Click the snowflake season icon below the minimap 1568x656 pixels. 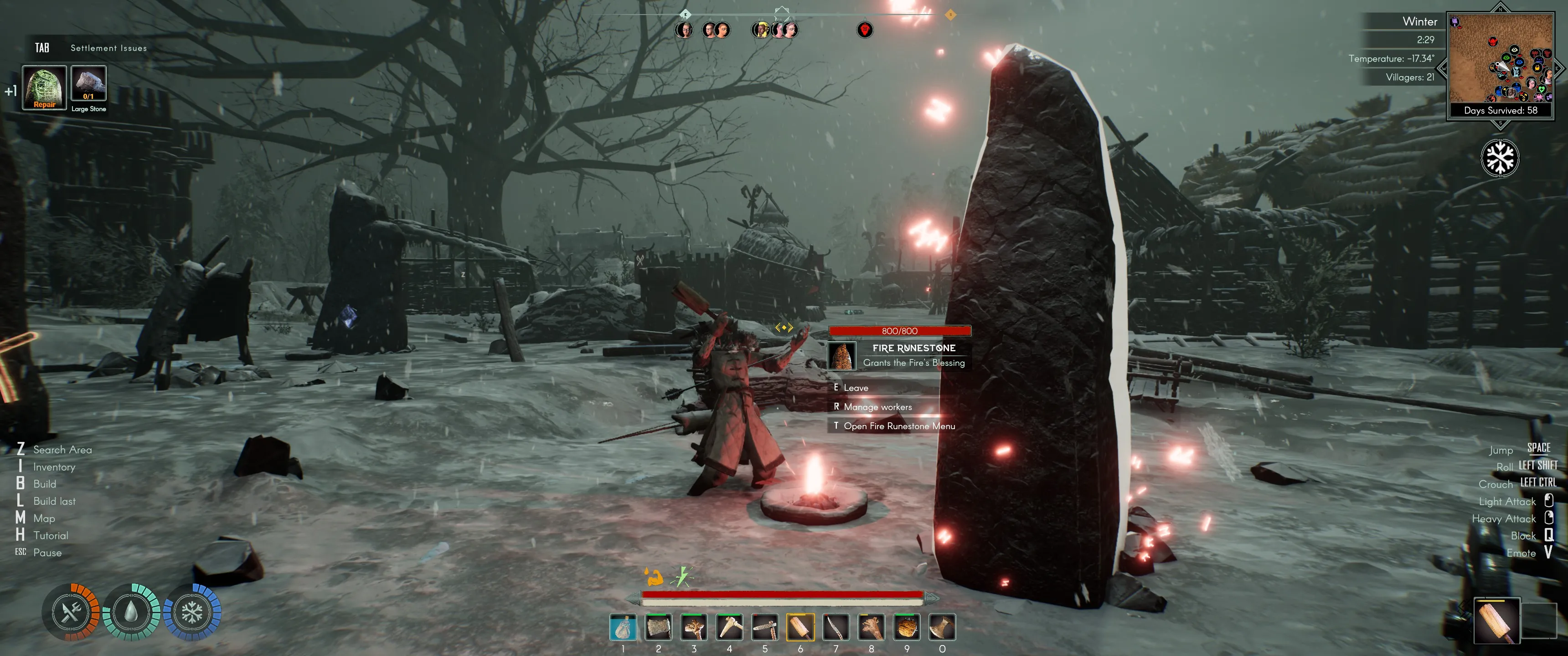pyautogui.click(x=1501, y=157)
